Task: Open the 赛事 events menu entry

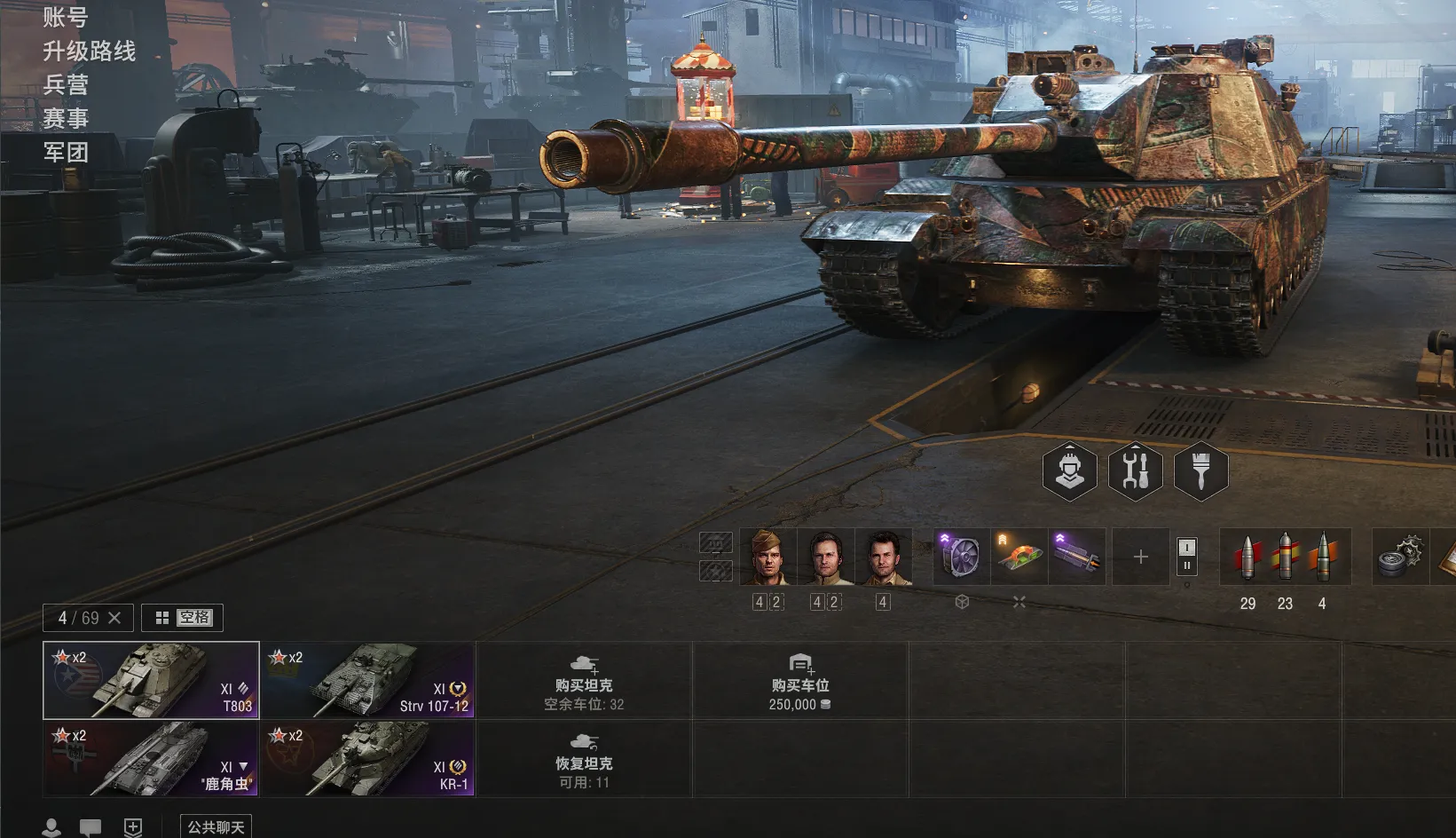Action: 66,118
